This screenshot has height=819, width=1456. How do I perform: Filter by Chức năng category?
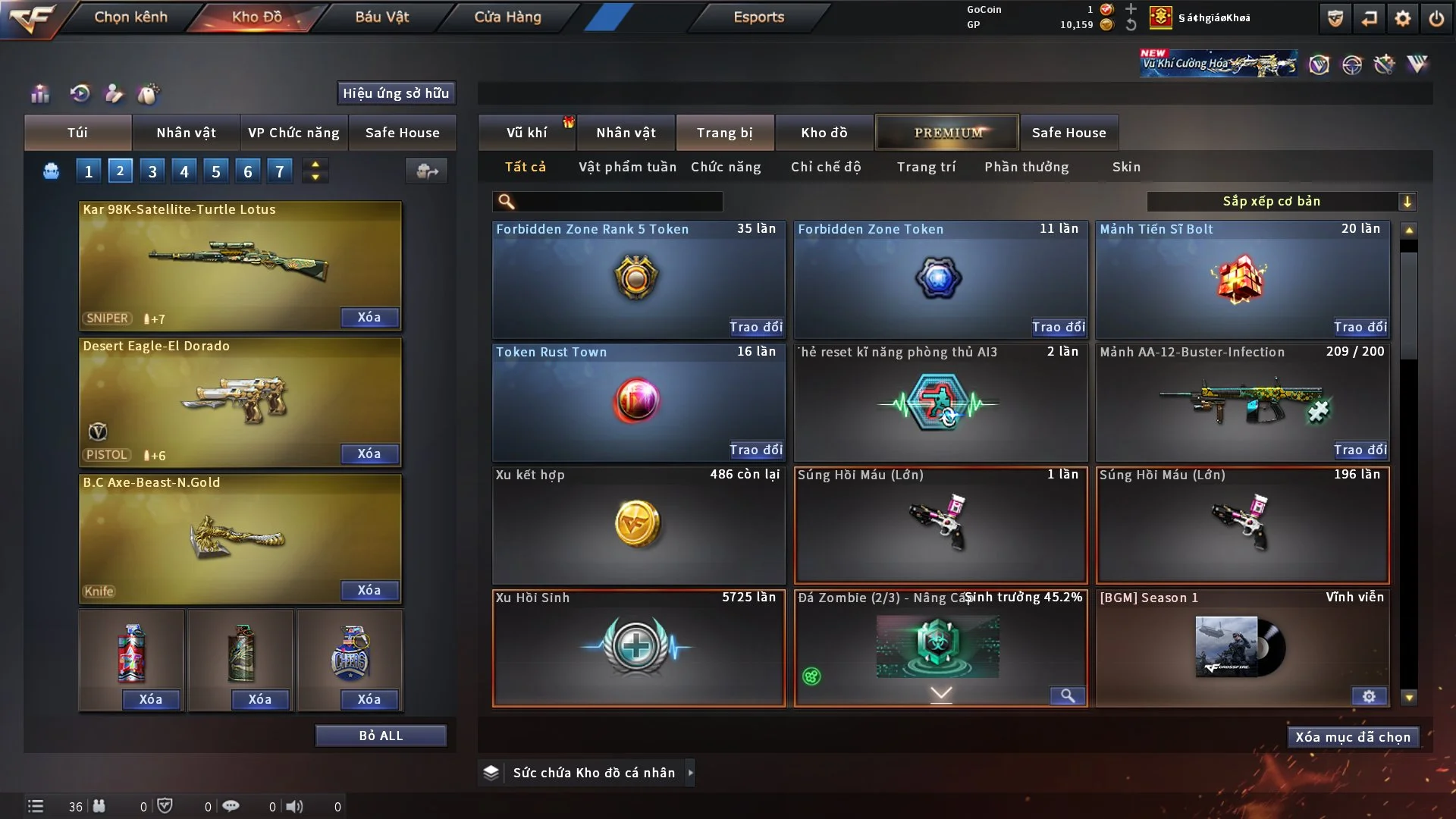726,167
